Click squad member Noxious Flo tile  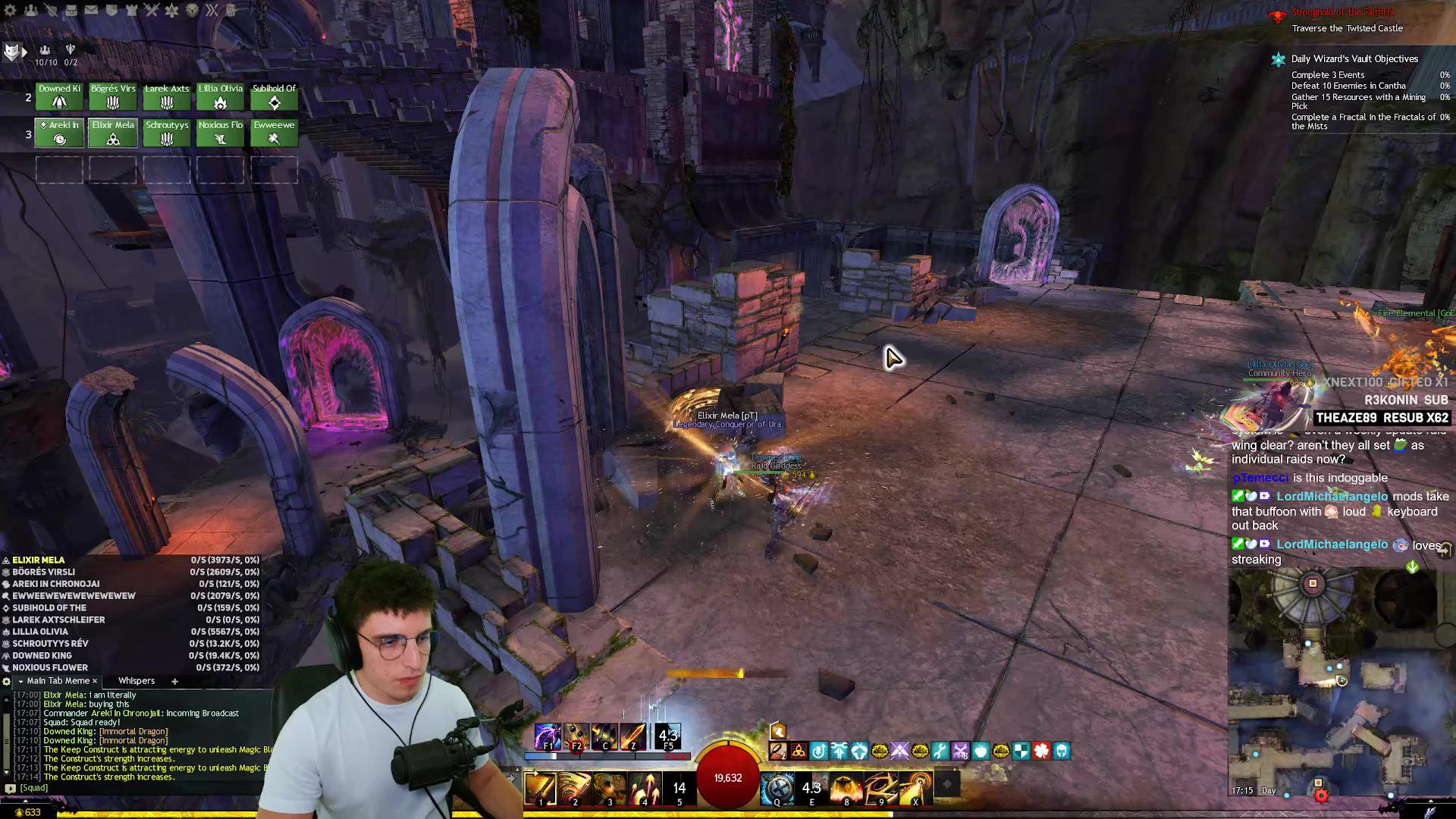[220, 133]
